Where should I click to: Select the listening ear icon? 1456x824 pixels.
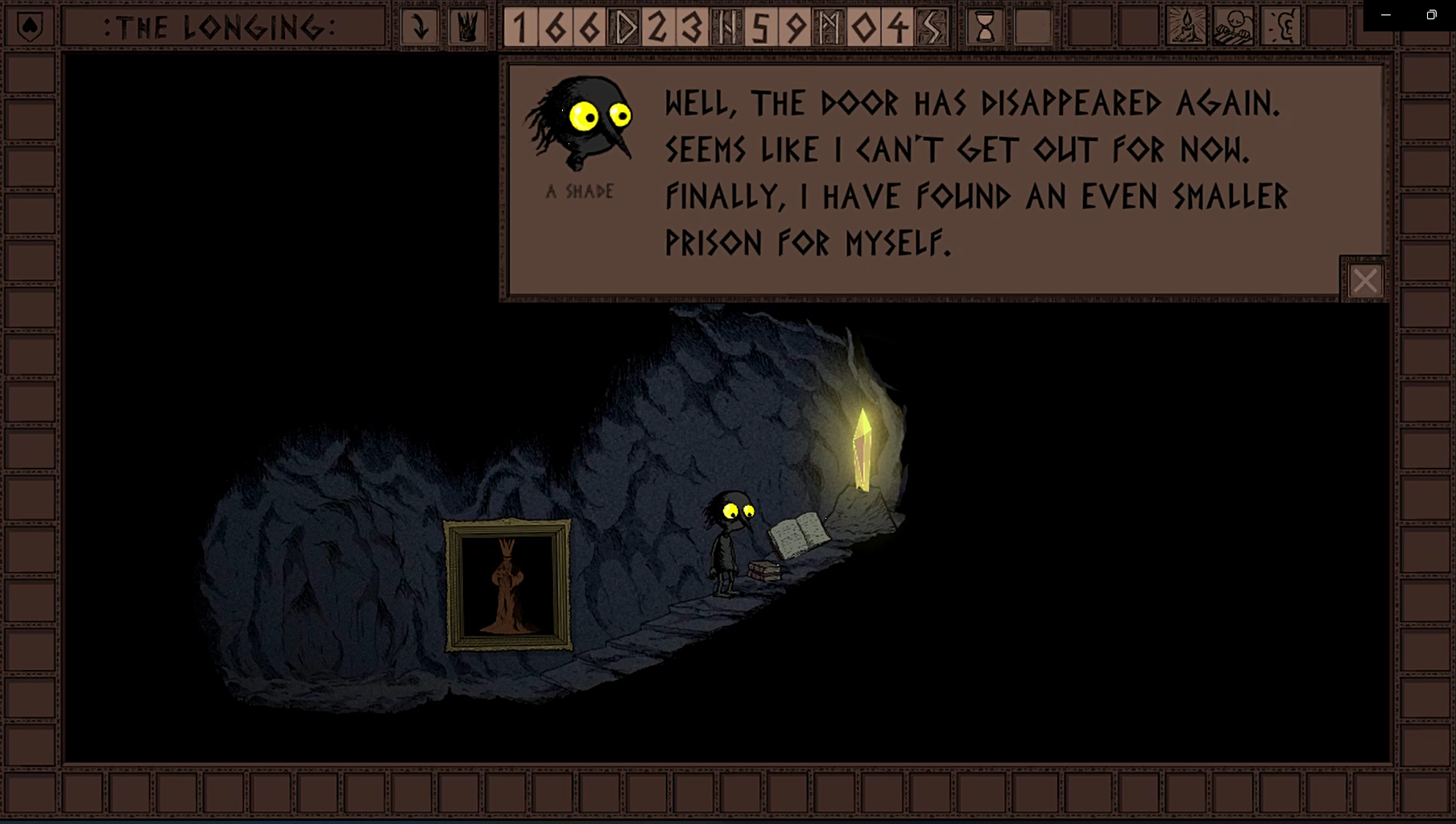1280,27
